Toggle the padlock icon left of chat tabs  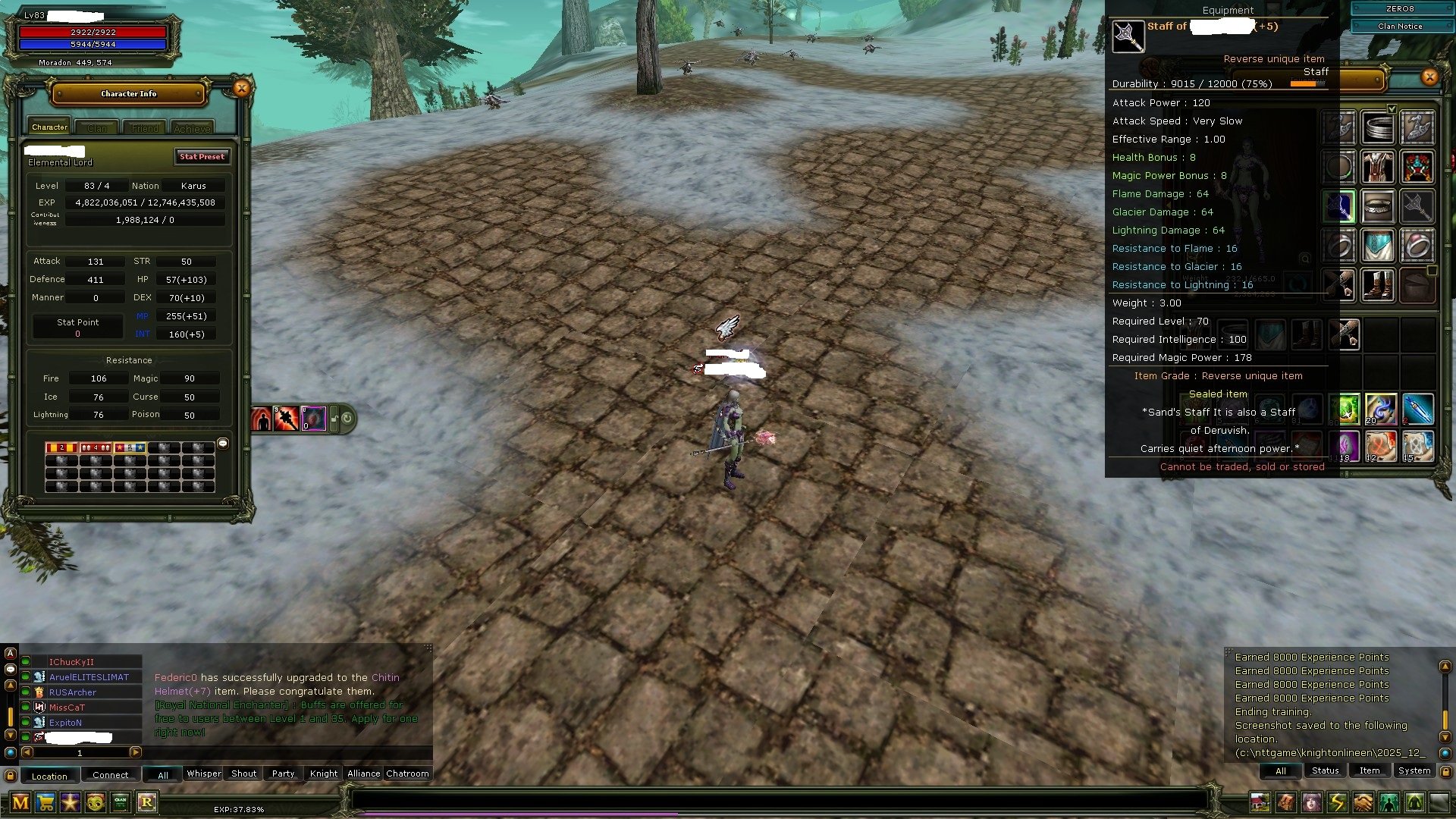coord(10,775)
